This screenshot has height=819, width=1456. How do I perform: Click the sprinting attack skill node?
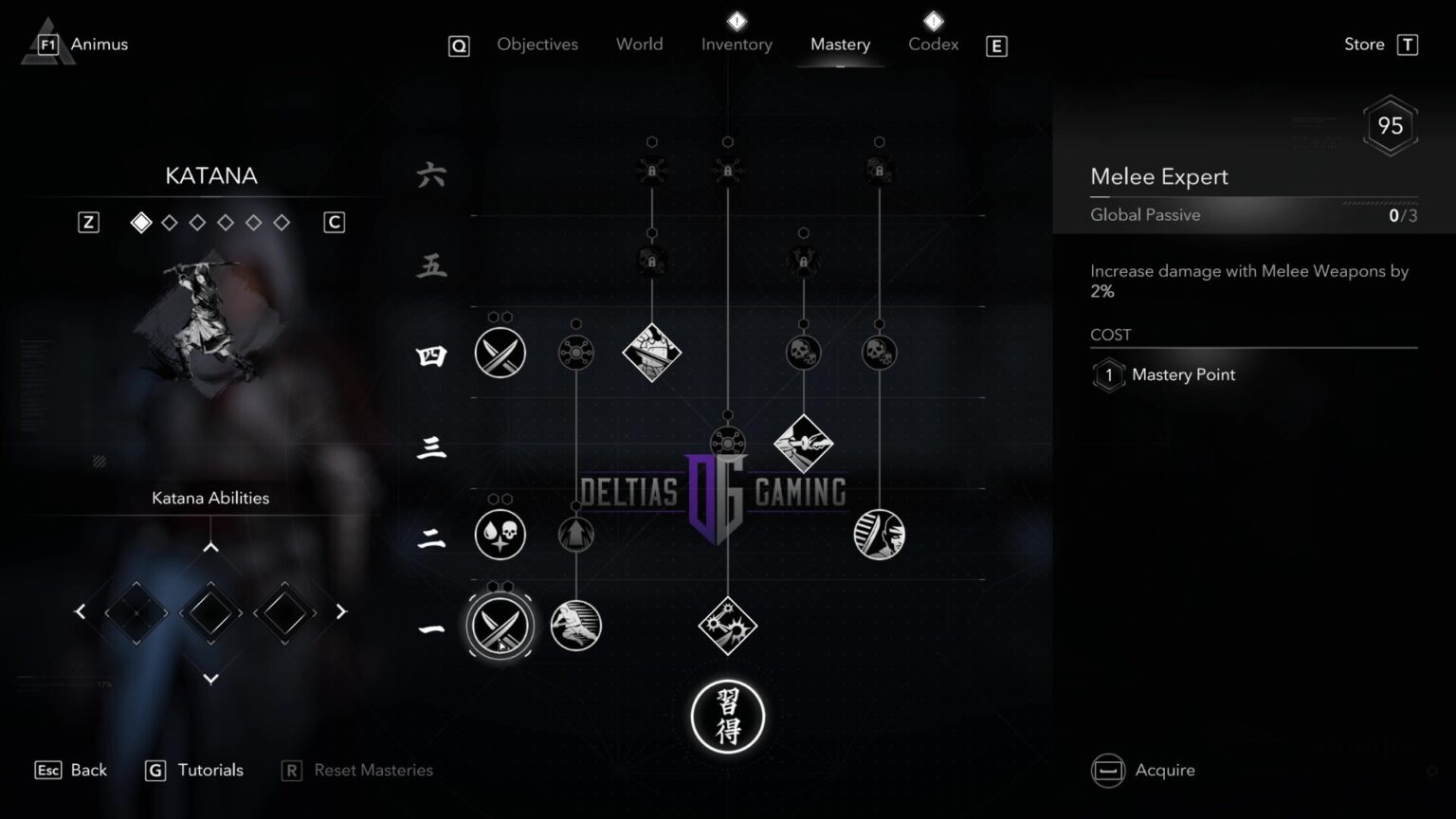point(575,625)
